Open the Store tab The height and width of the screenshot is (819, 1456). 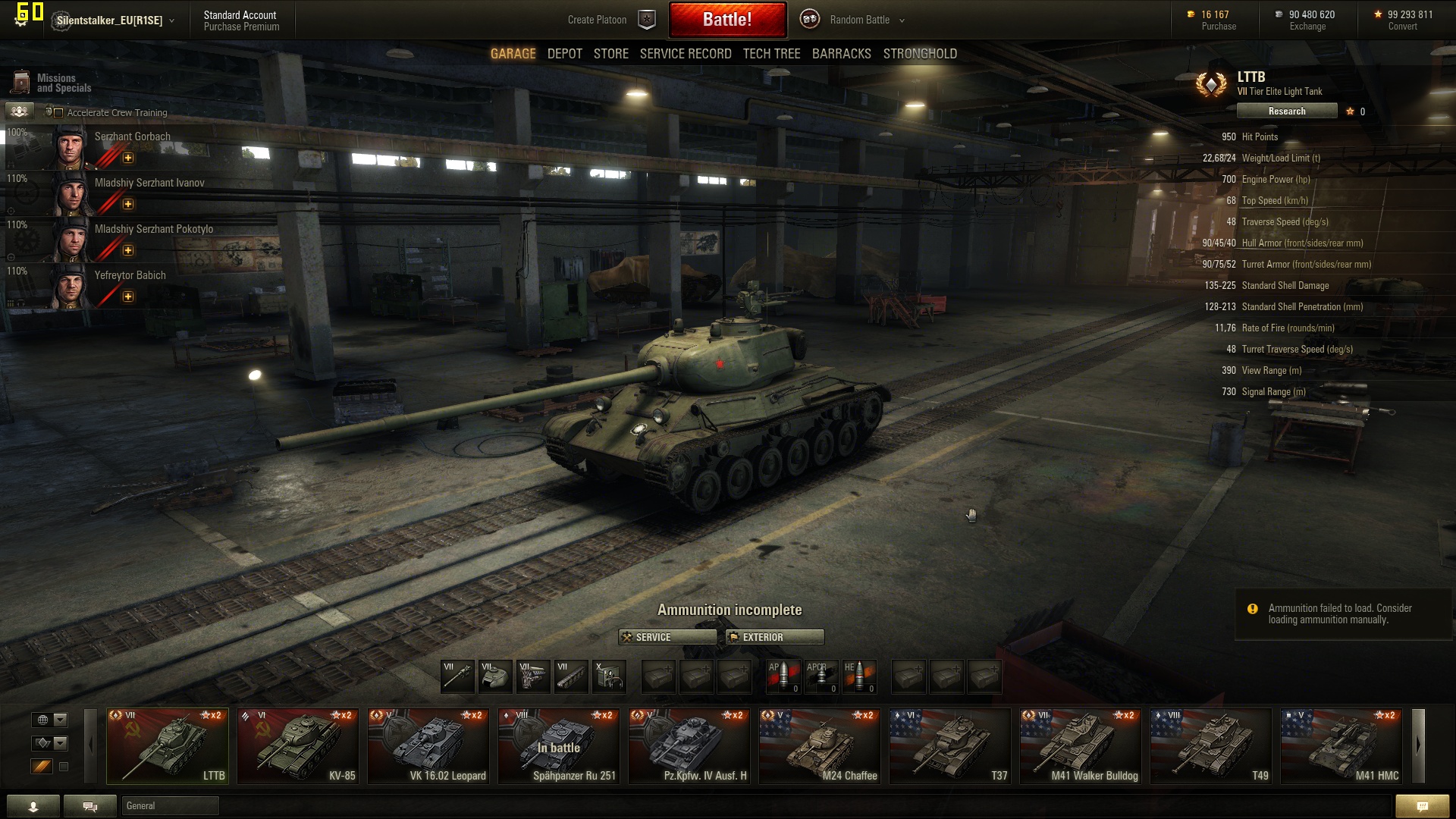(610, 54)
